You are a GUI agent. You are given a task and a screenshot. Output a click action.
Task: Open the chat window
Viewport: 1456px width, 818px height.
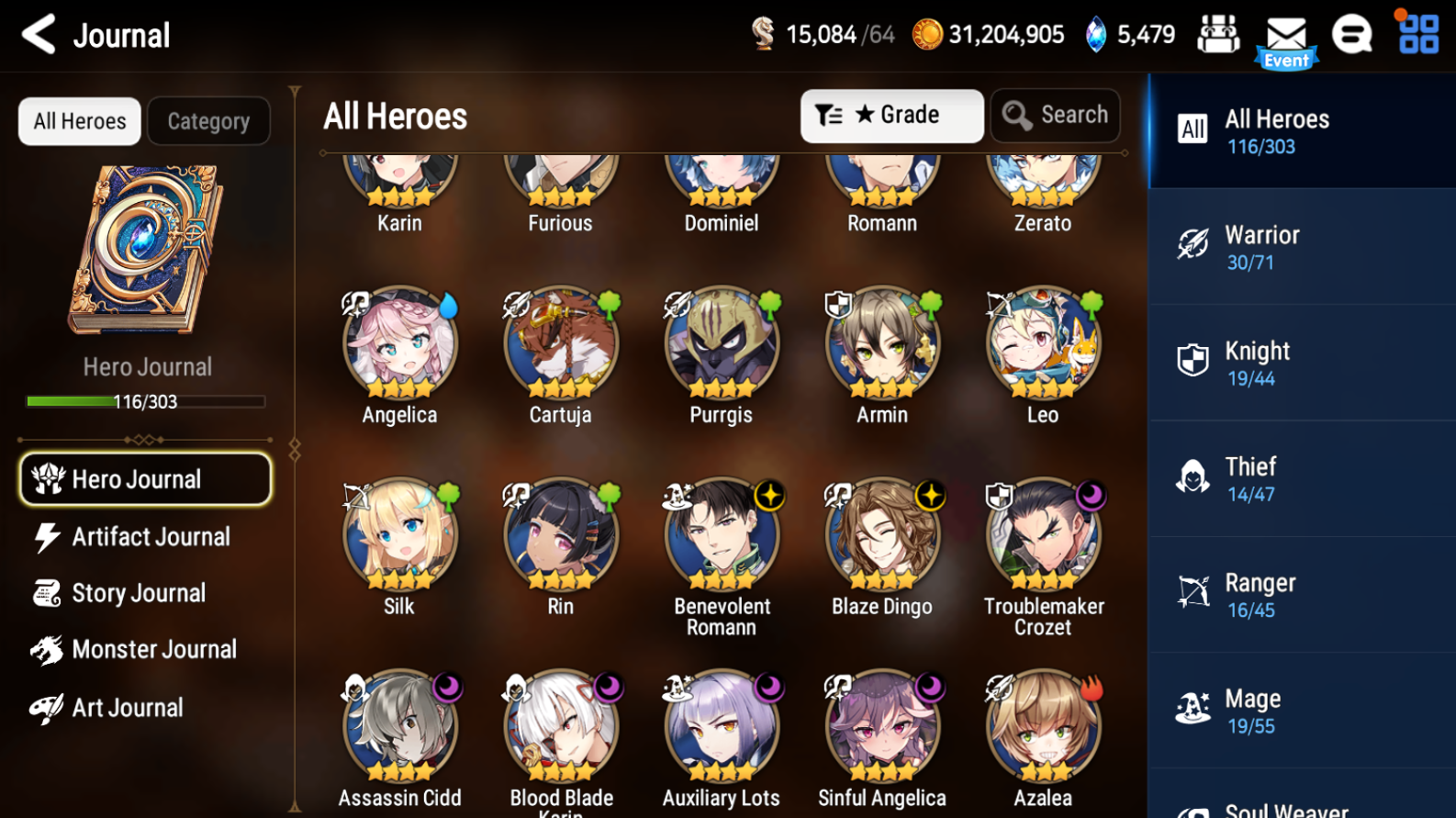click(1352, 35)
